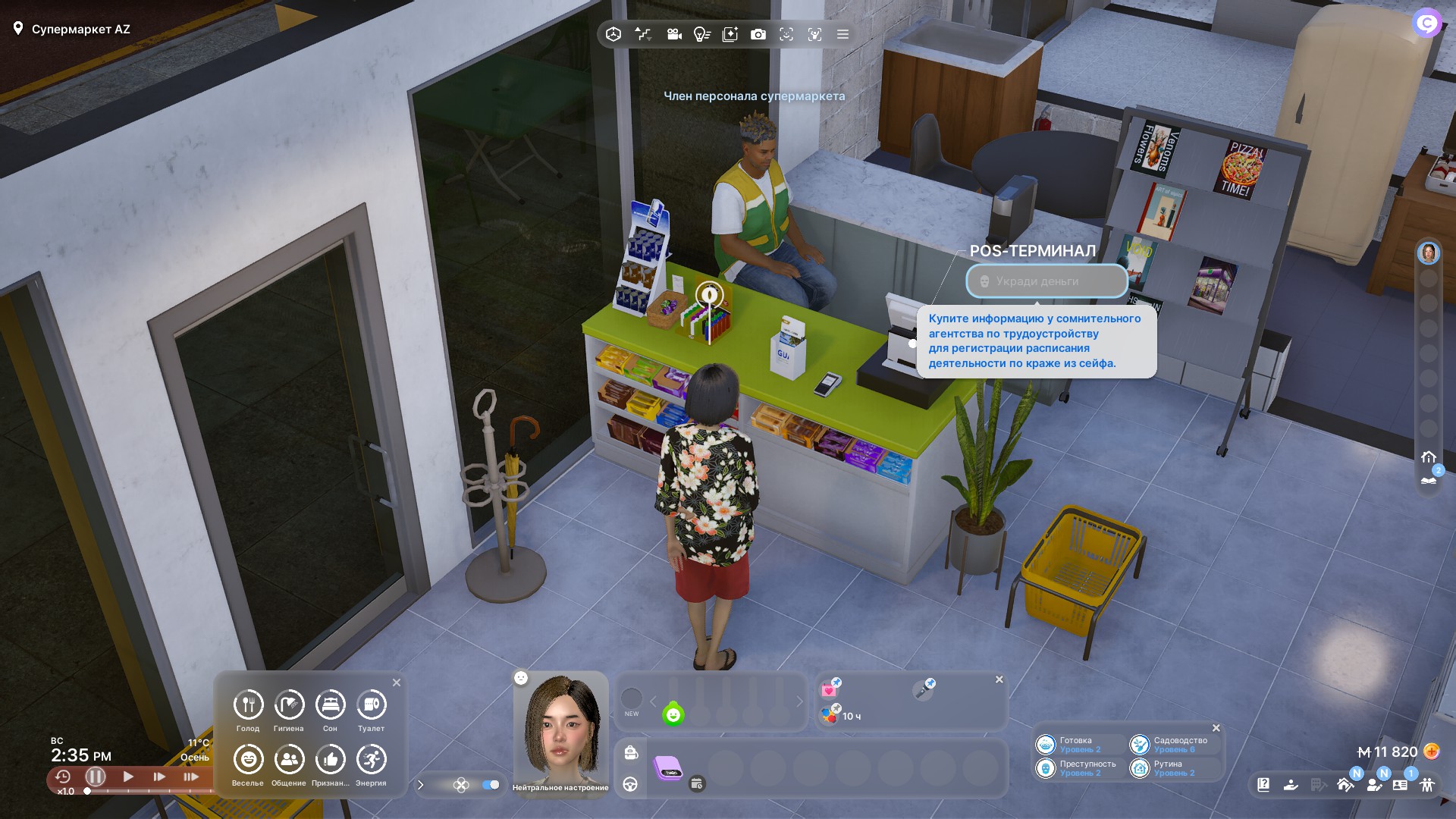The width and height of the screenshot is (1456, 819).
Task: Check the Энергия energy need icon
Action: [x=371, y=760]
